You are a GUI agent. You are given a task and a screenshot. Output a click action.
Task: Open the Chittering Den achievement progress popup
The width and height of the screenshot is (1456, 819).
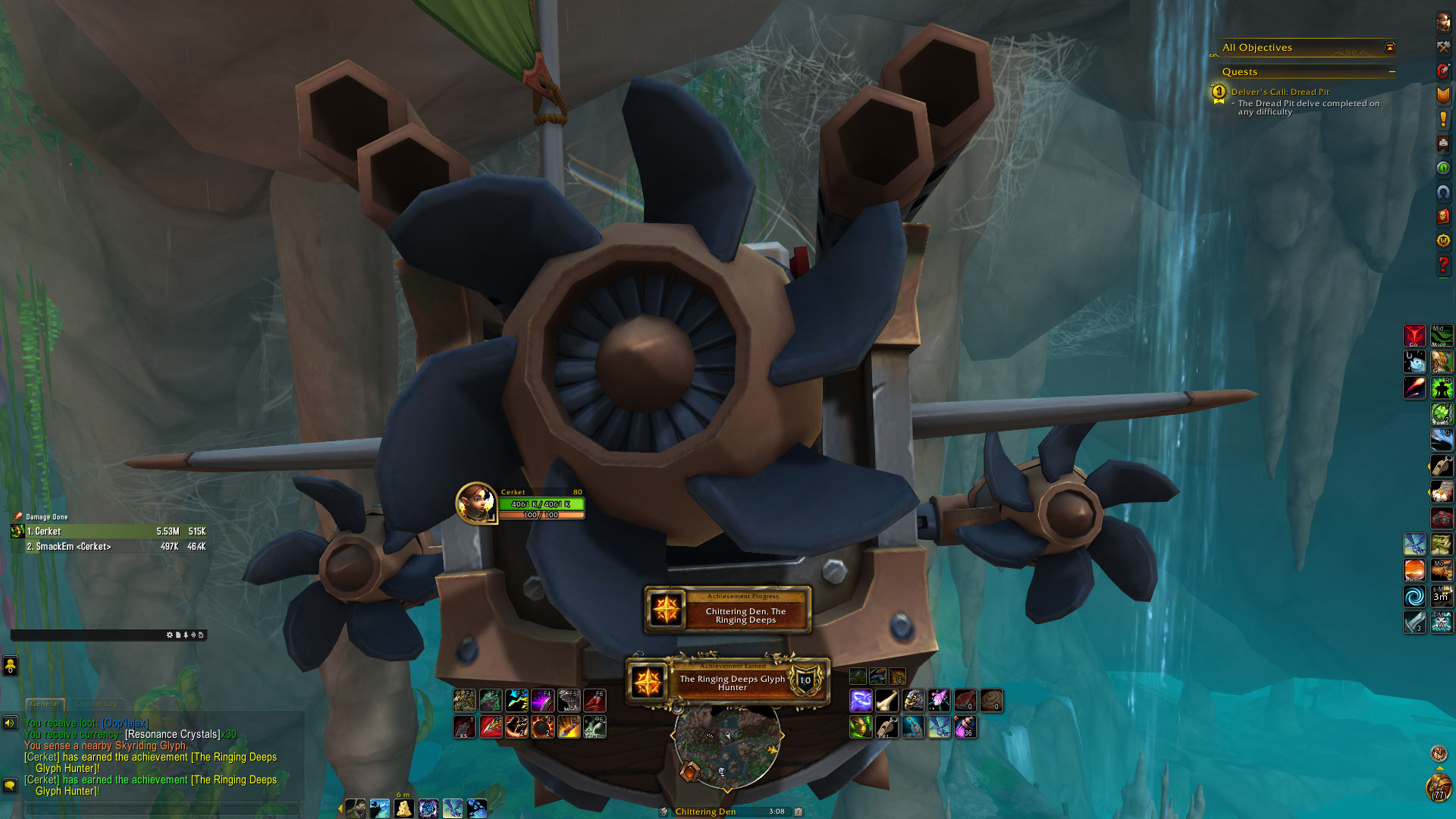pyautogui.click(x=728, y=610)
